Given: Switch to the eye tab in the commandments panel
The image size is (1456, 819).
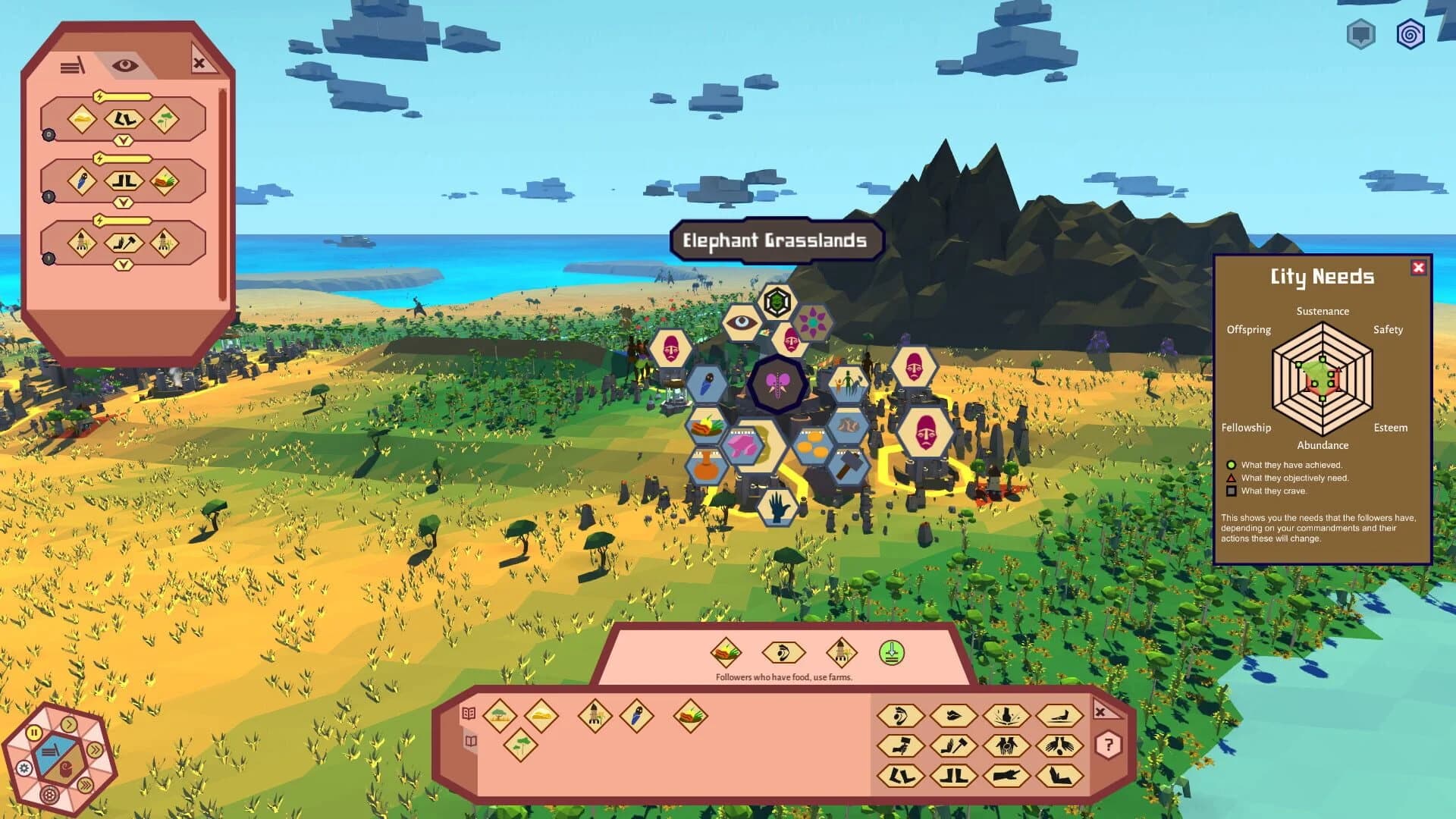Looking at the screenshot, I should pos(124,64).
